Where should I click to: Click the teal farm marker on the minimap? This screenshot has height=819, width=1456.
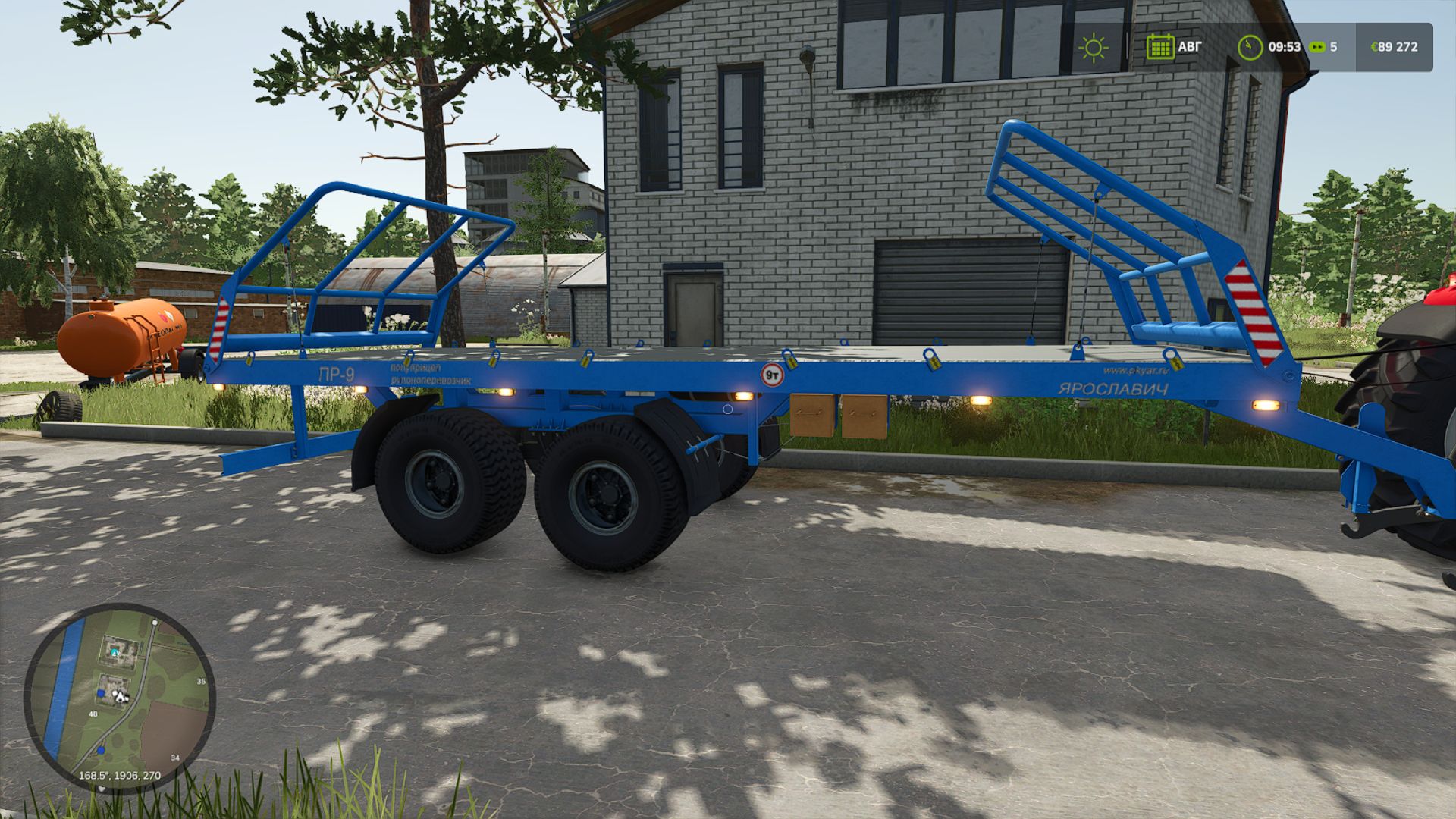114,652
